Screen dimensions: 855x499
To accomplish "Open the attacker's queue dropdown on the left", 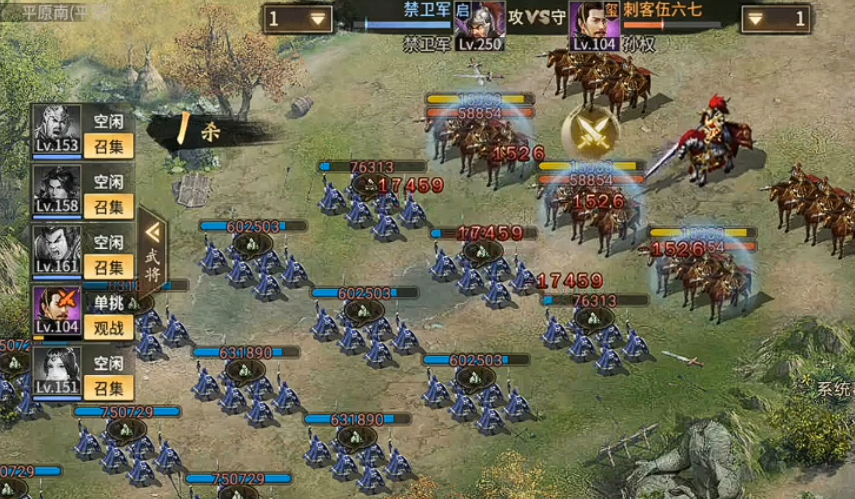I will pos(299,18).
